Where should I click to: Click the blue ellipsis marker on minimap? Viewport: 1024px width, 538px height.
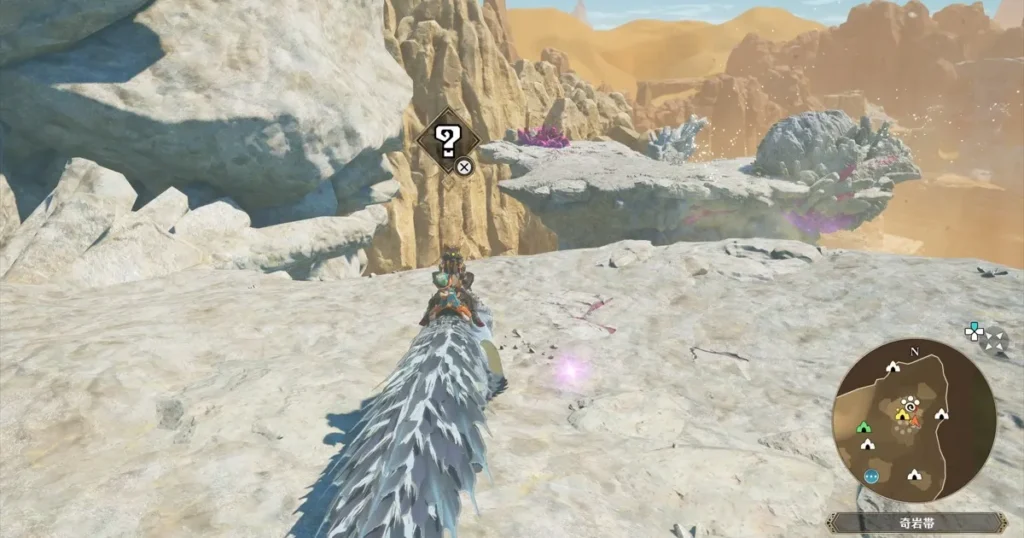click(872, 476)
